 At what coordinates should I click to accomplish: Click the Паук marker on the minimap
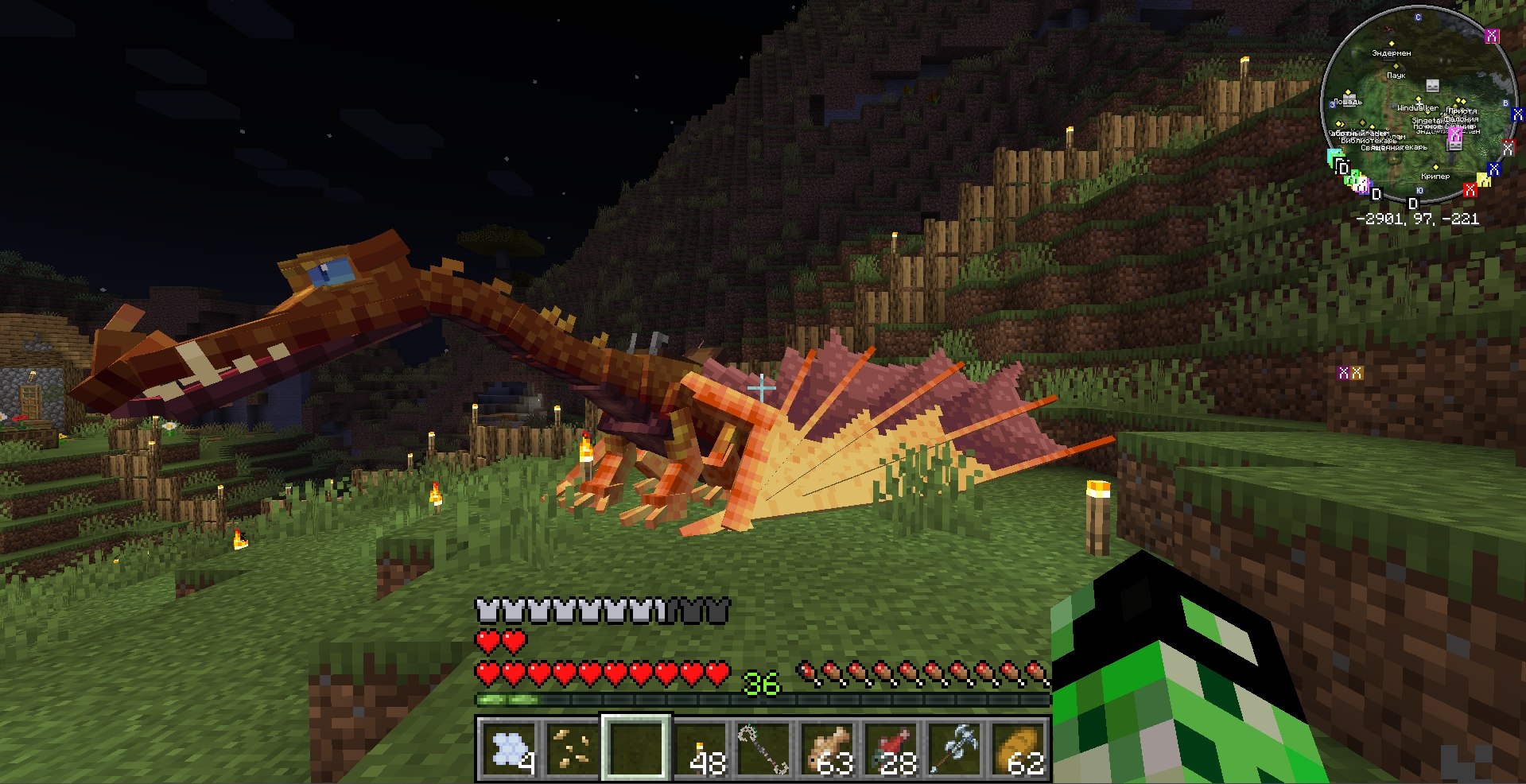1396,76
